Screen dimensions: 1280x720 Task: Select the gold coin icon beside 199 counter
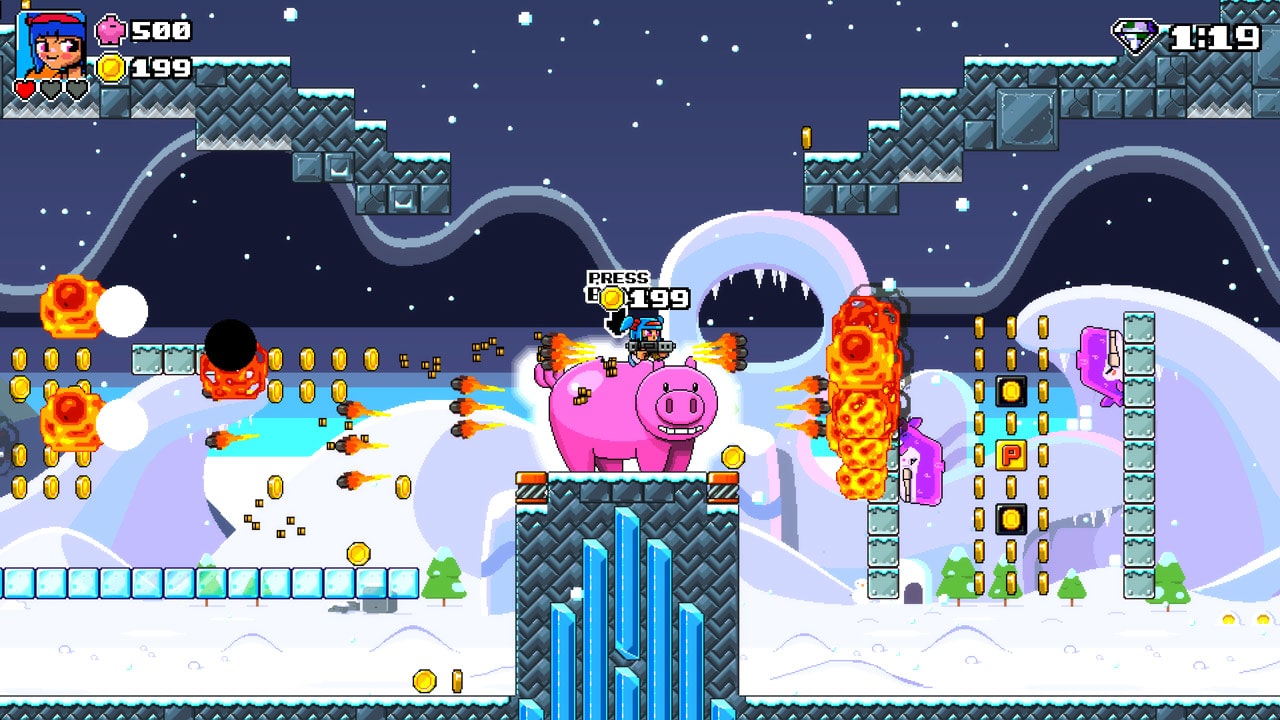pos(110,69)
